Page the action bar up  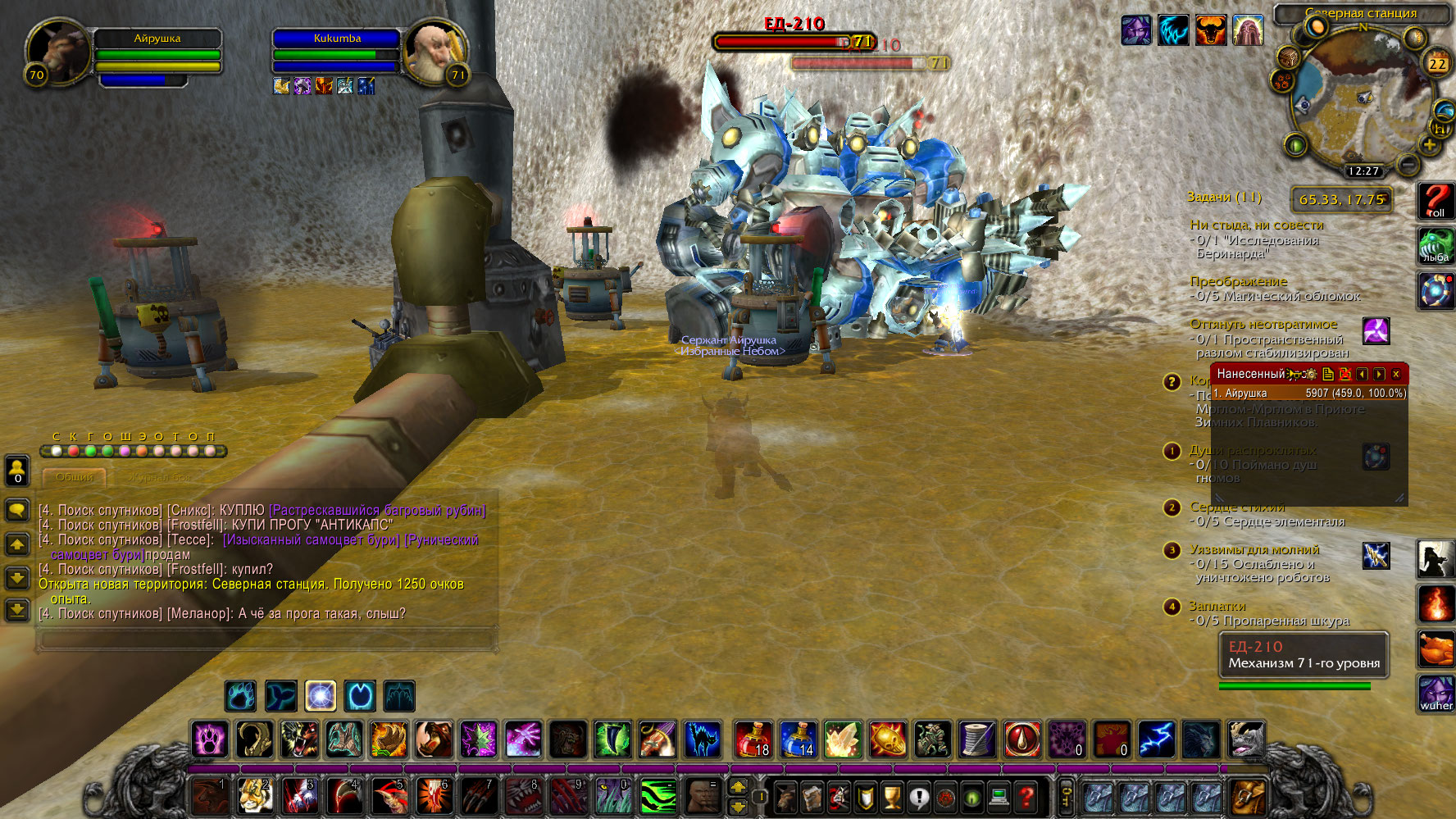[738, 787]
